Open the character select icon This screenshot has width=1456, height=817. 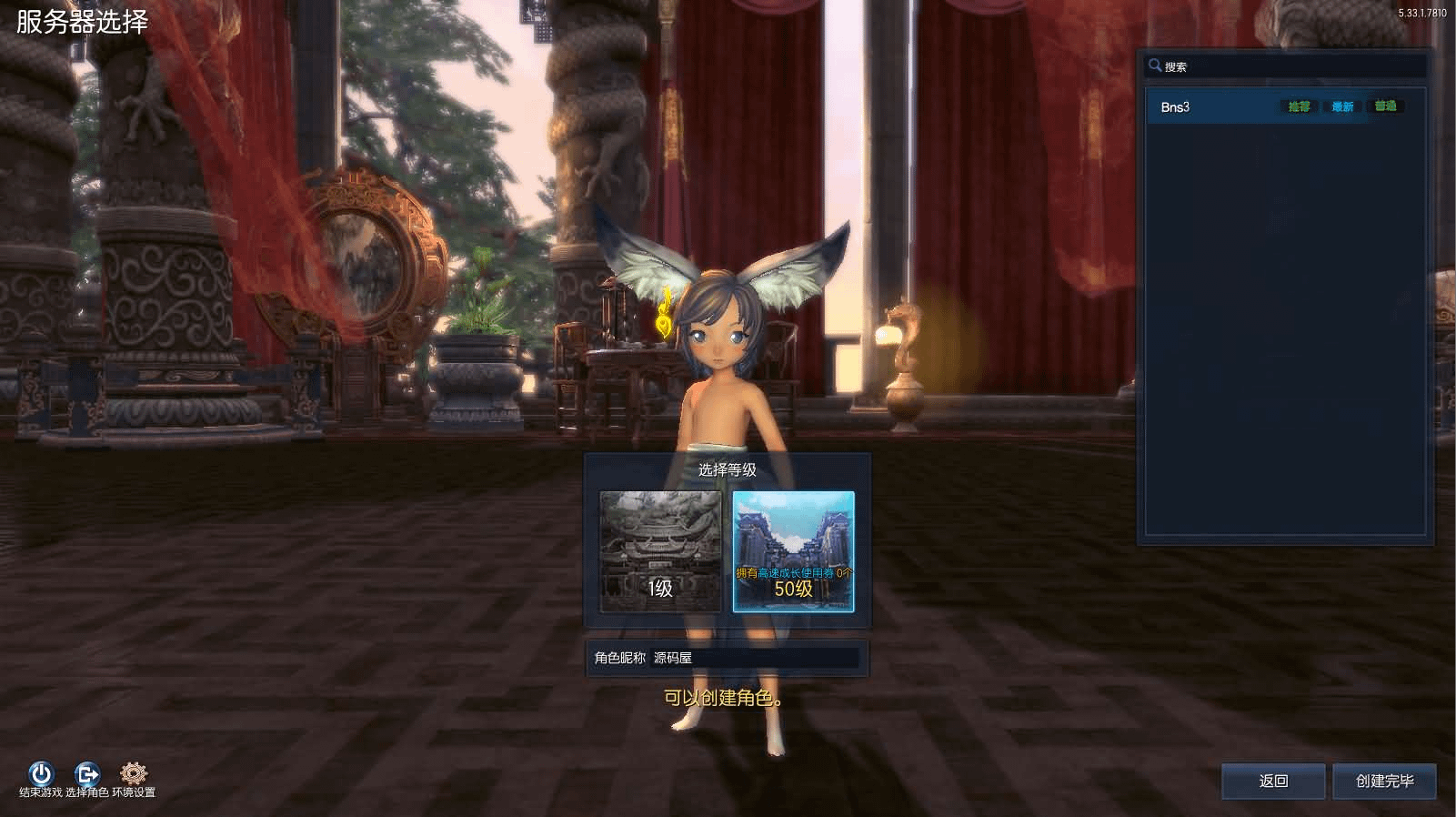[x=87, y=774]
